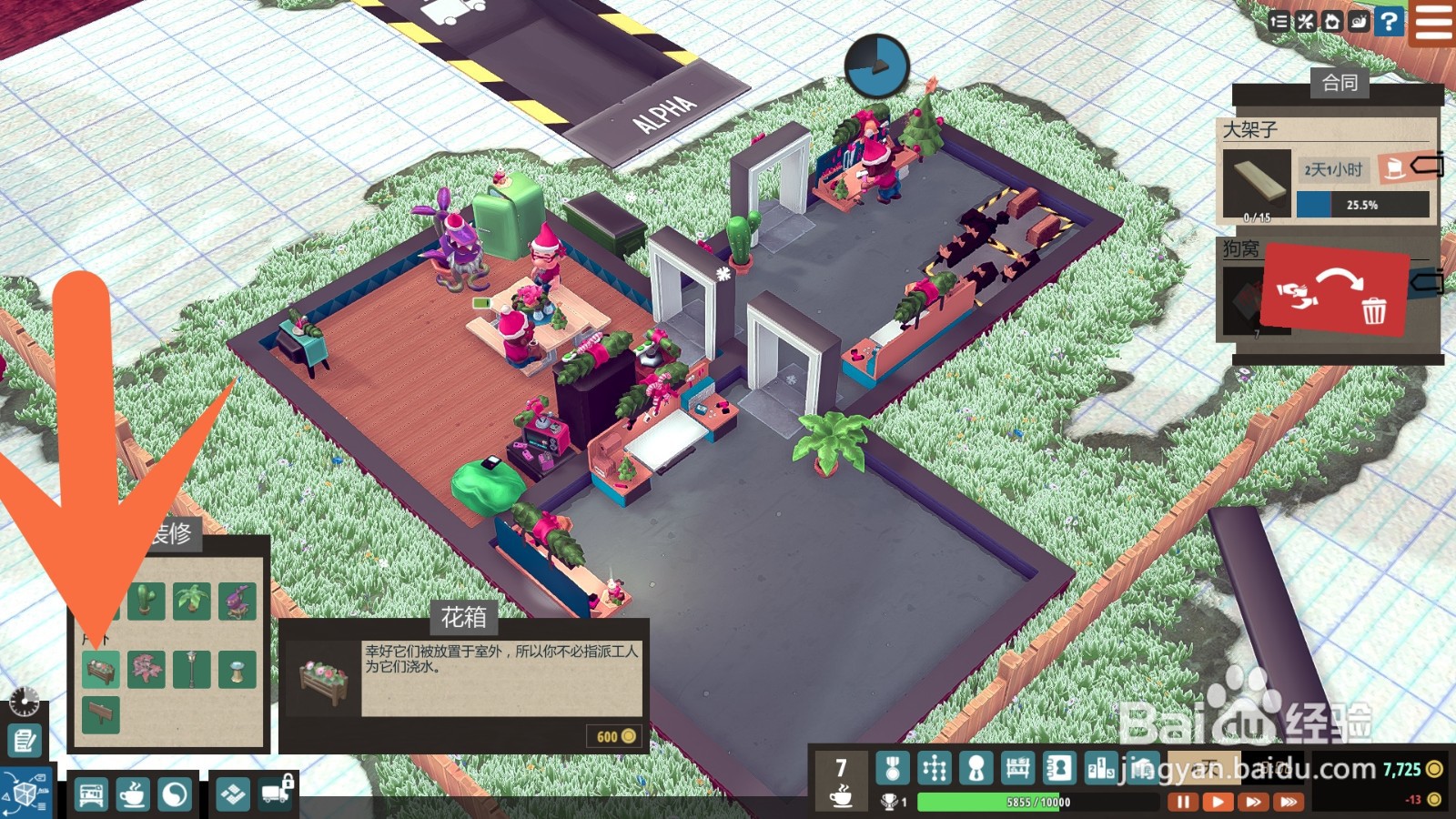Open the workbench build category
Image resolution: width=1456 pixels, height=819 pixels.
(90, 795)
